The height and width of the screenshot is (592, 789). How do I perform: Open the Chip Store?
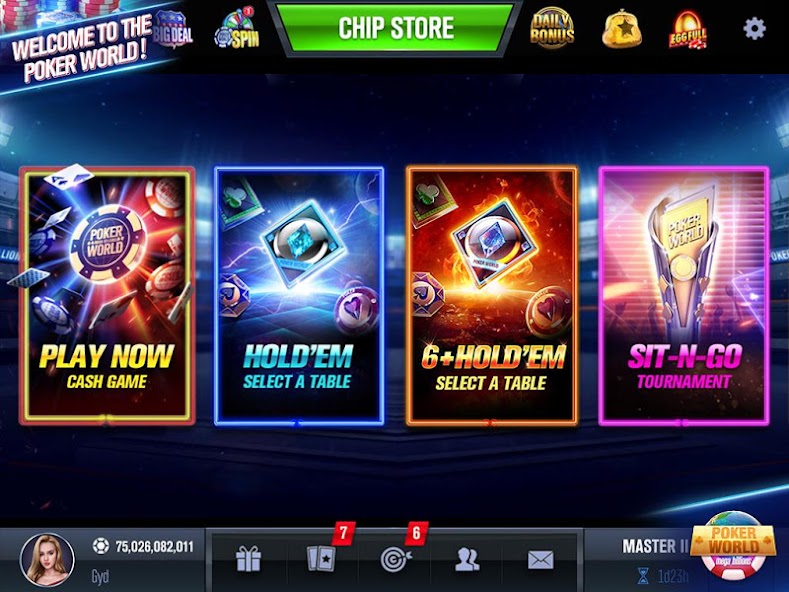point(396,28)
